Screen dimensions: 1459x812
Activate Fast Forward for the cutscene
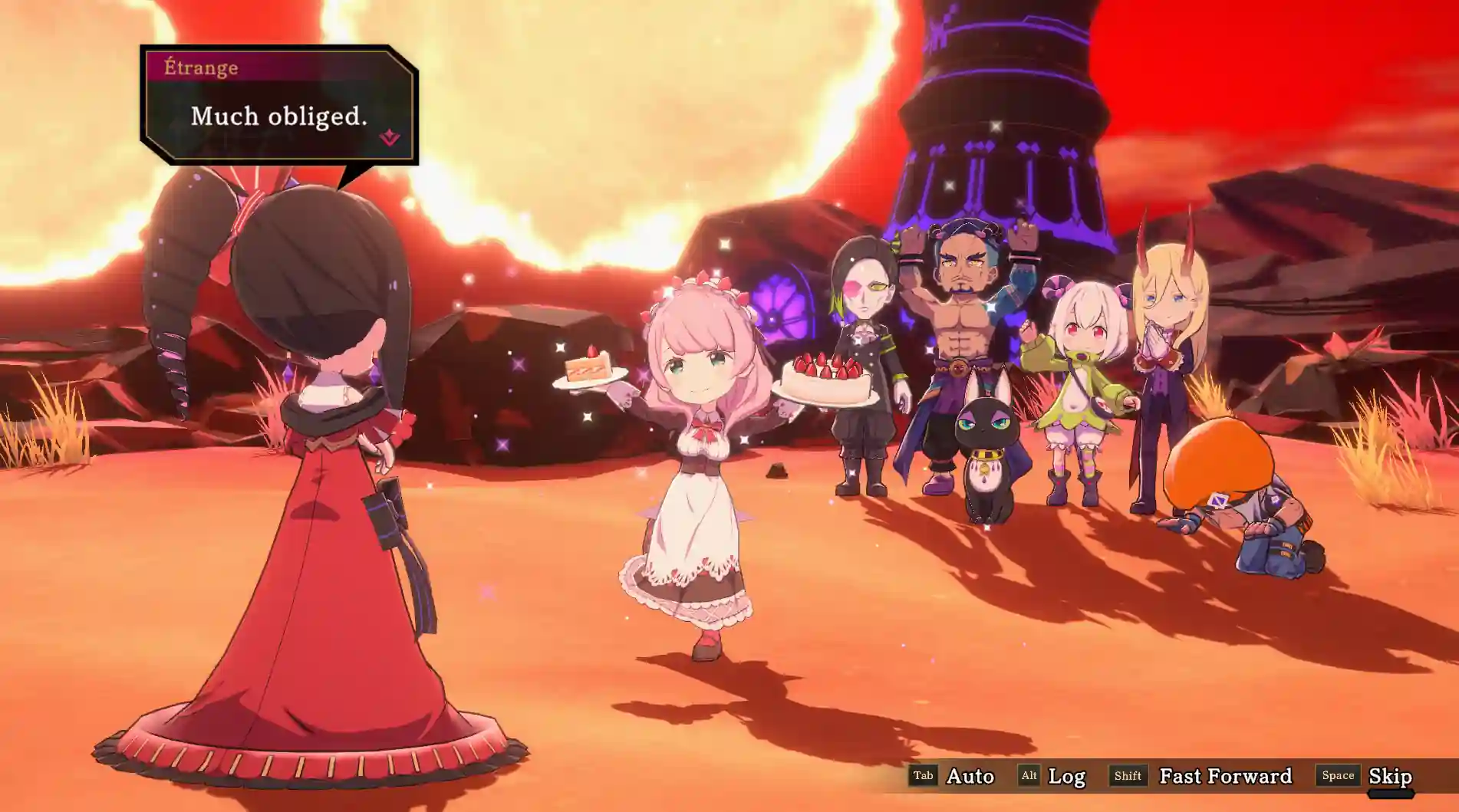1224,776
